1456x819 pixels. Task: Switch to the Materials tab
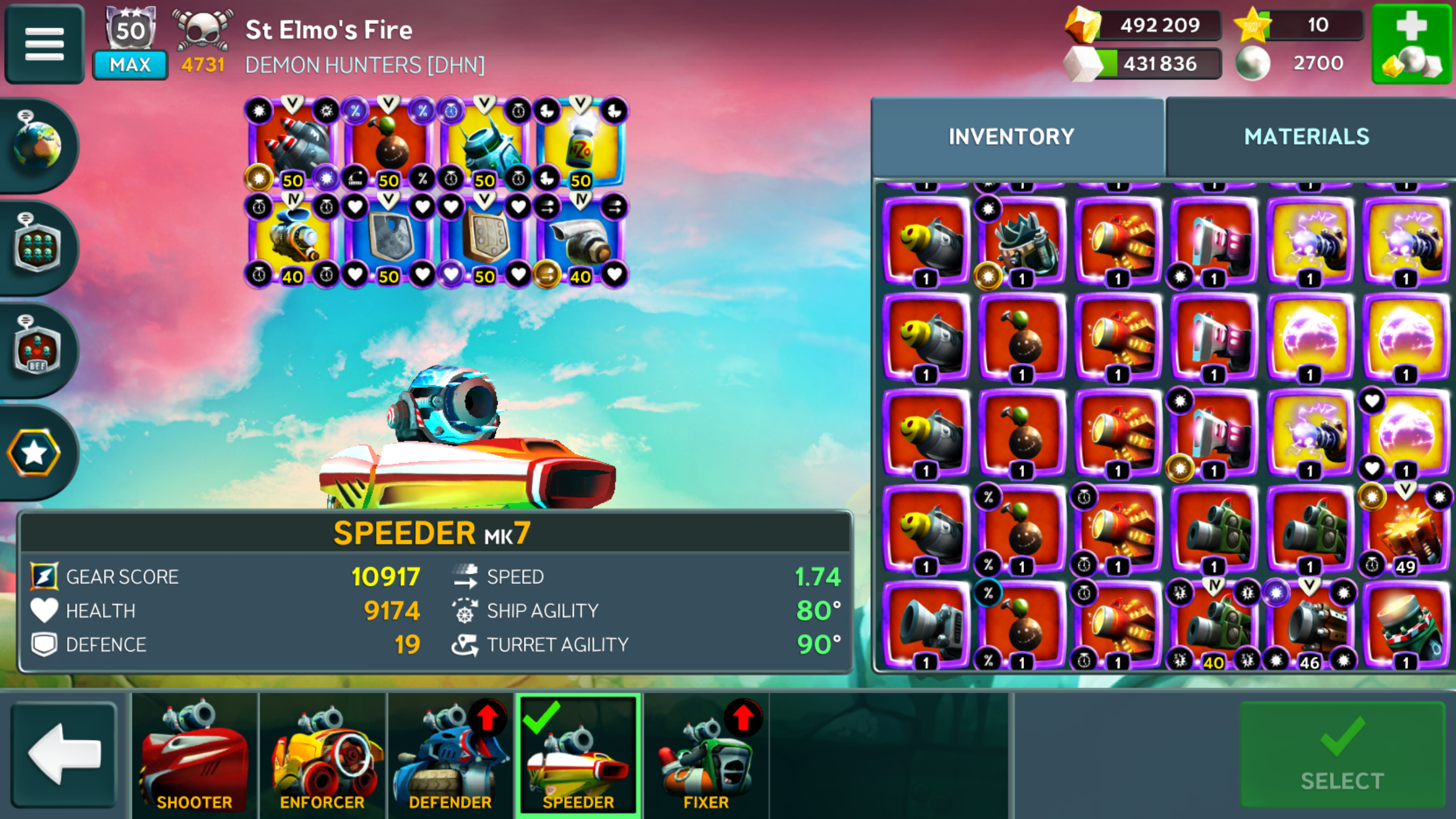click(1306, 137)
